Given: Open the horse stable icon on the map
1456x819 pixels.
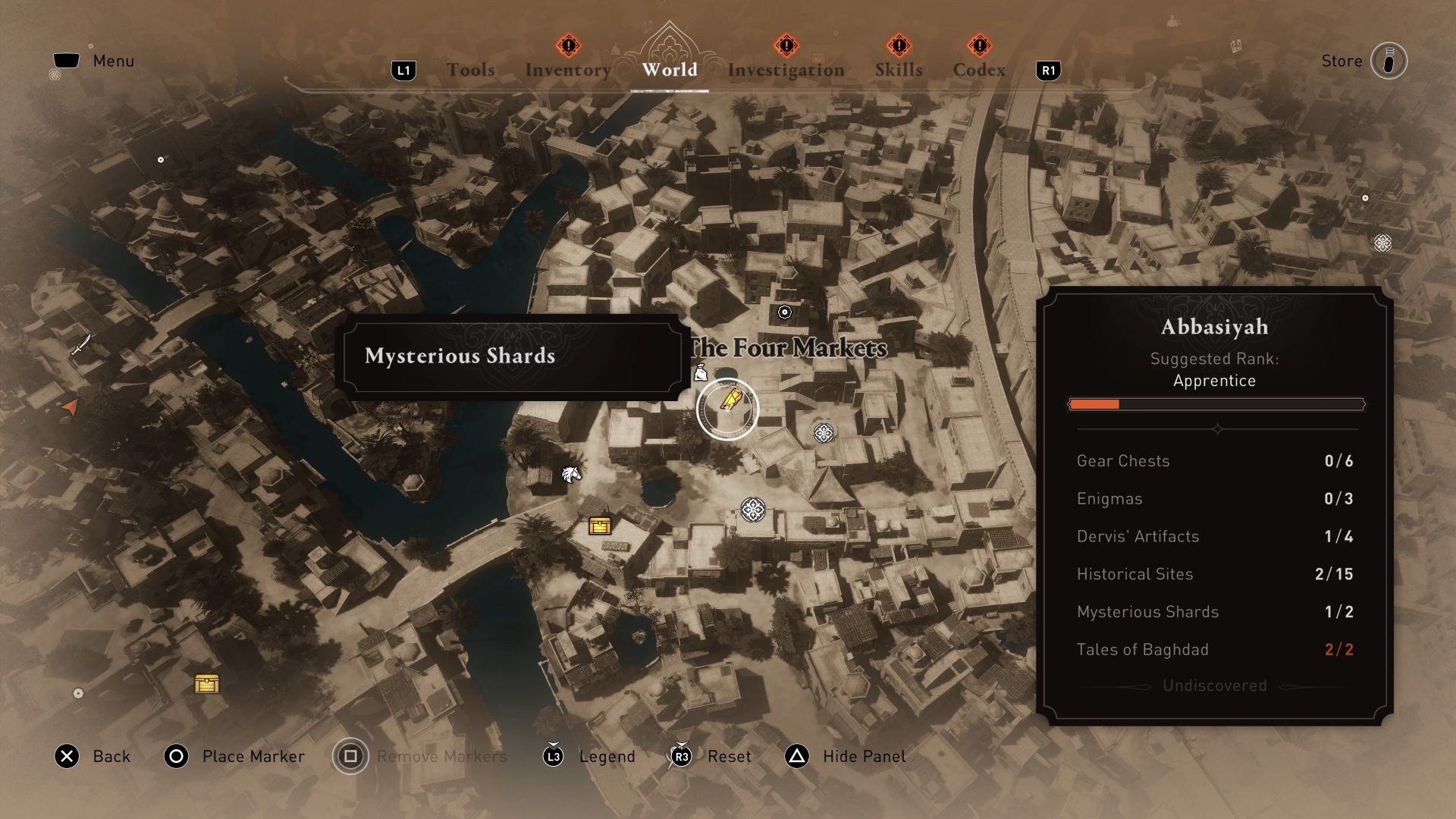Looking at the screenshot, I should point(573,472).
